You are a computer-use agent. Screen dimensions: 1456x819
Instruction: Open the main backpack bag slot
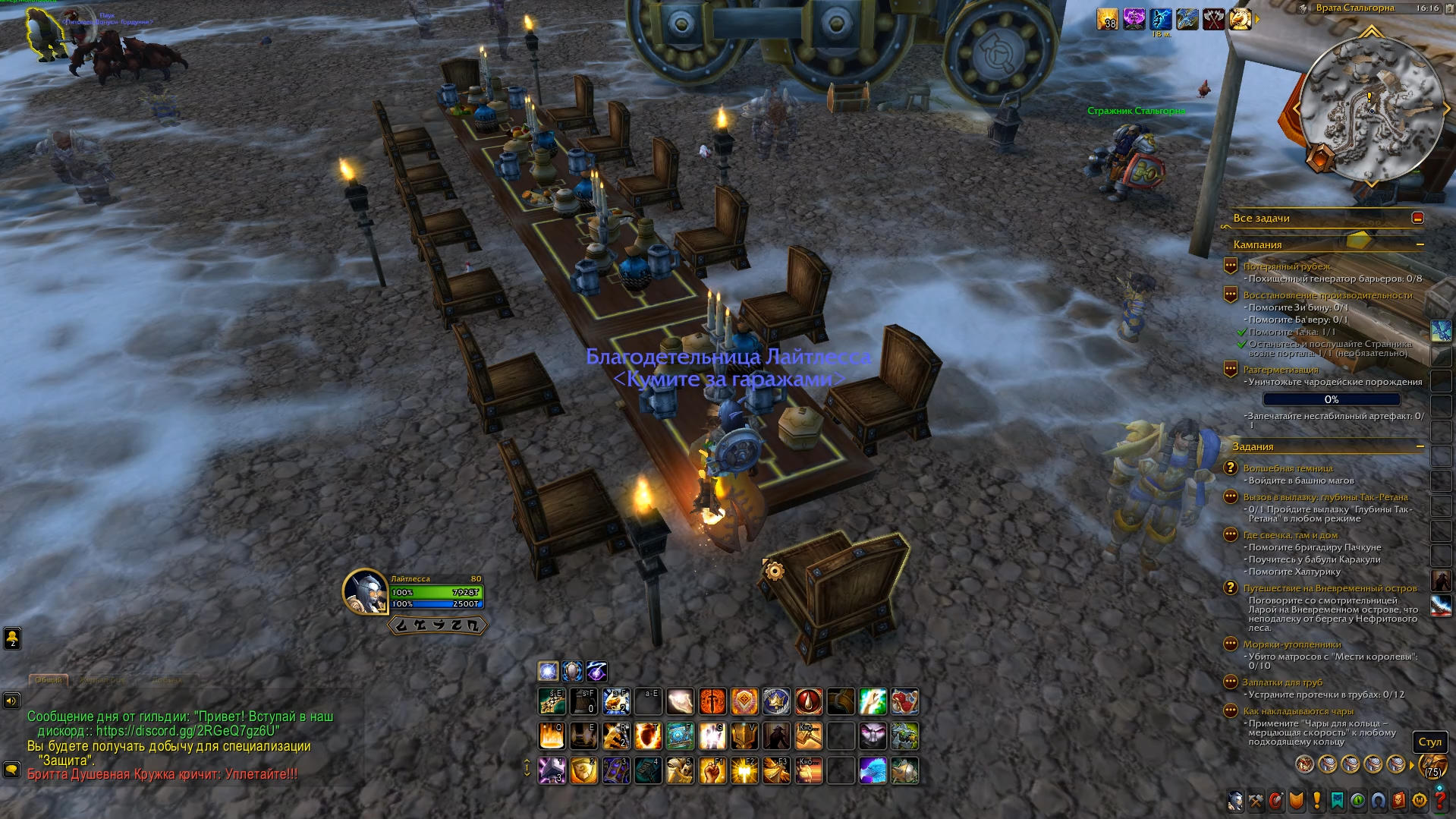tap(1432, 766)
